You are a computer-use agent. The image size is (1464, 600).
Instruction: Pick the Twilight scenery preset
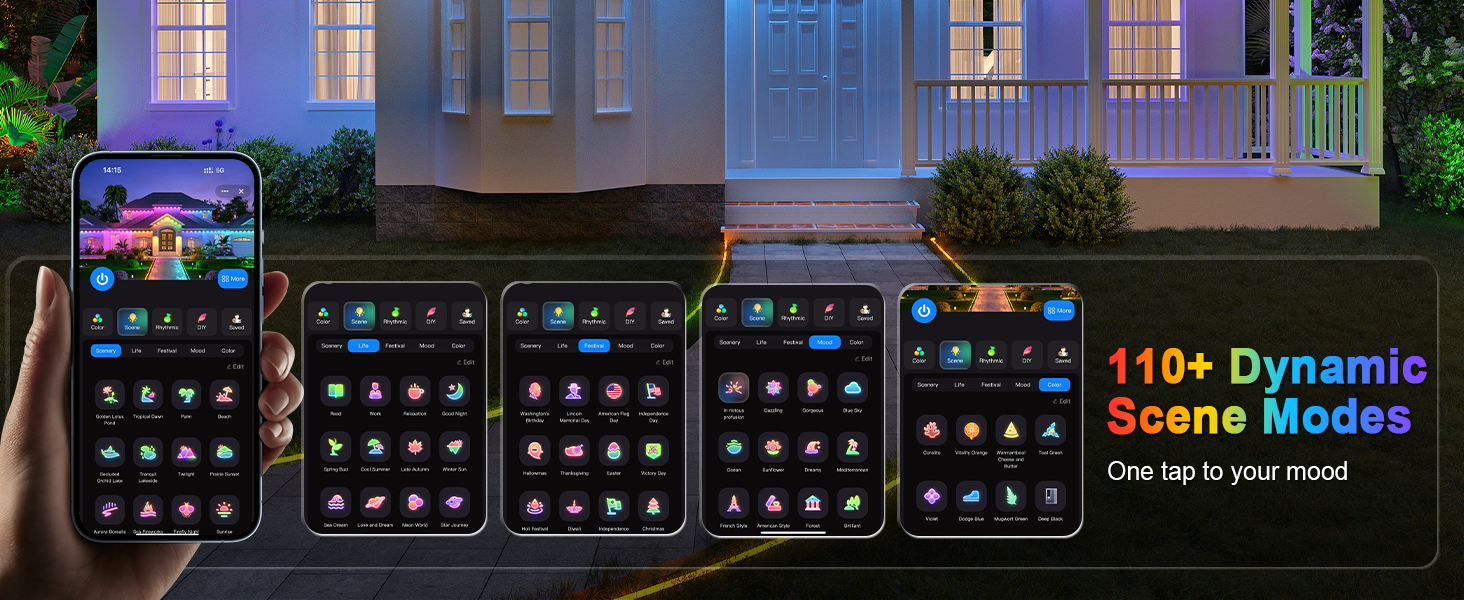(186, 452)
